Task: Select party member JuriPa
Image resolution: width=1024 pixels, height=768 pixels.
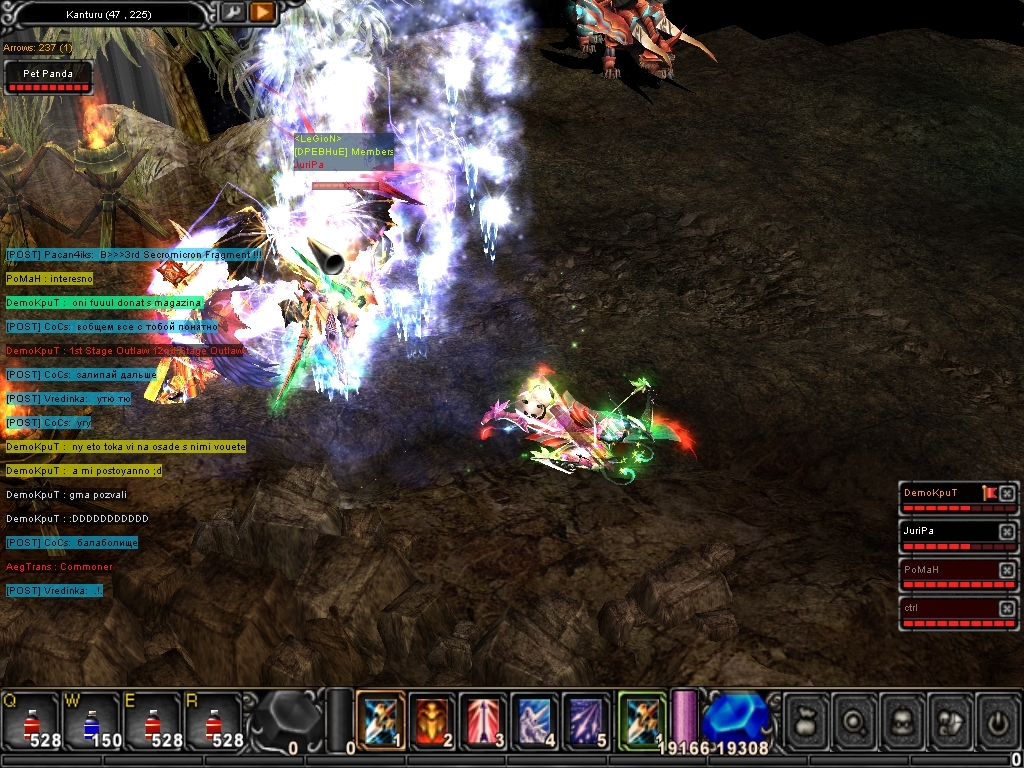Action: click(945, 531)
